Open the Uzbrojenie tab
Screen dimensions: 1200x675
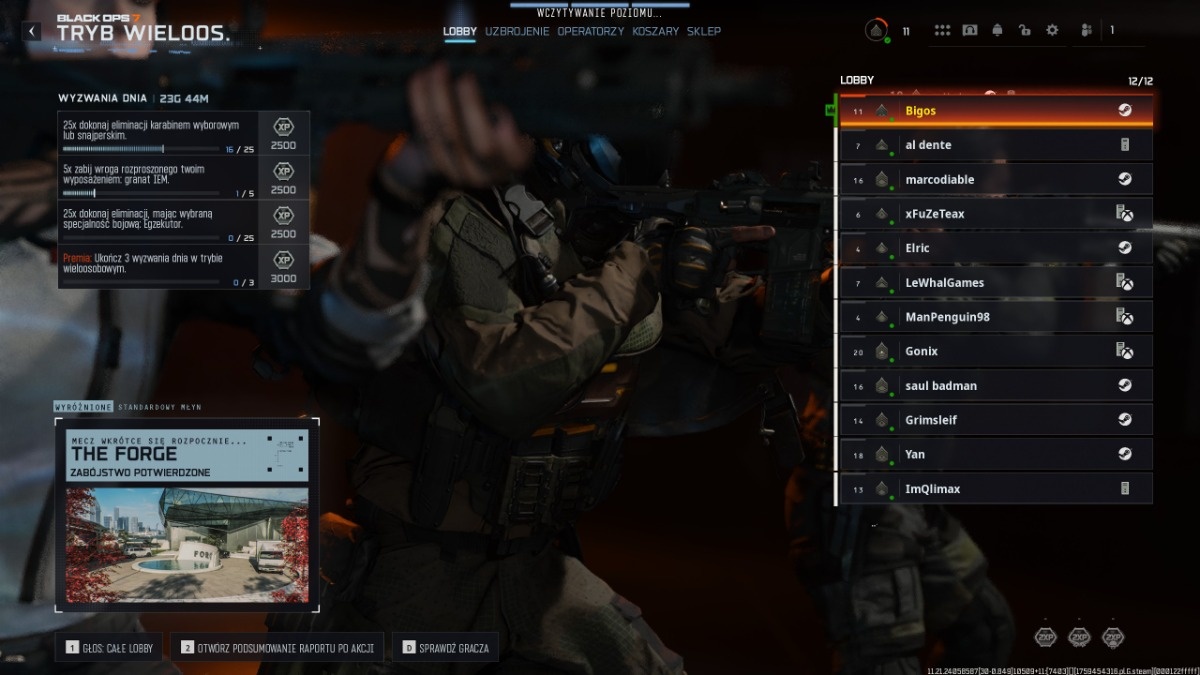[x=517, y=31]
